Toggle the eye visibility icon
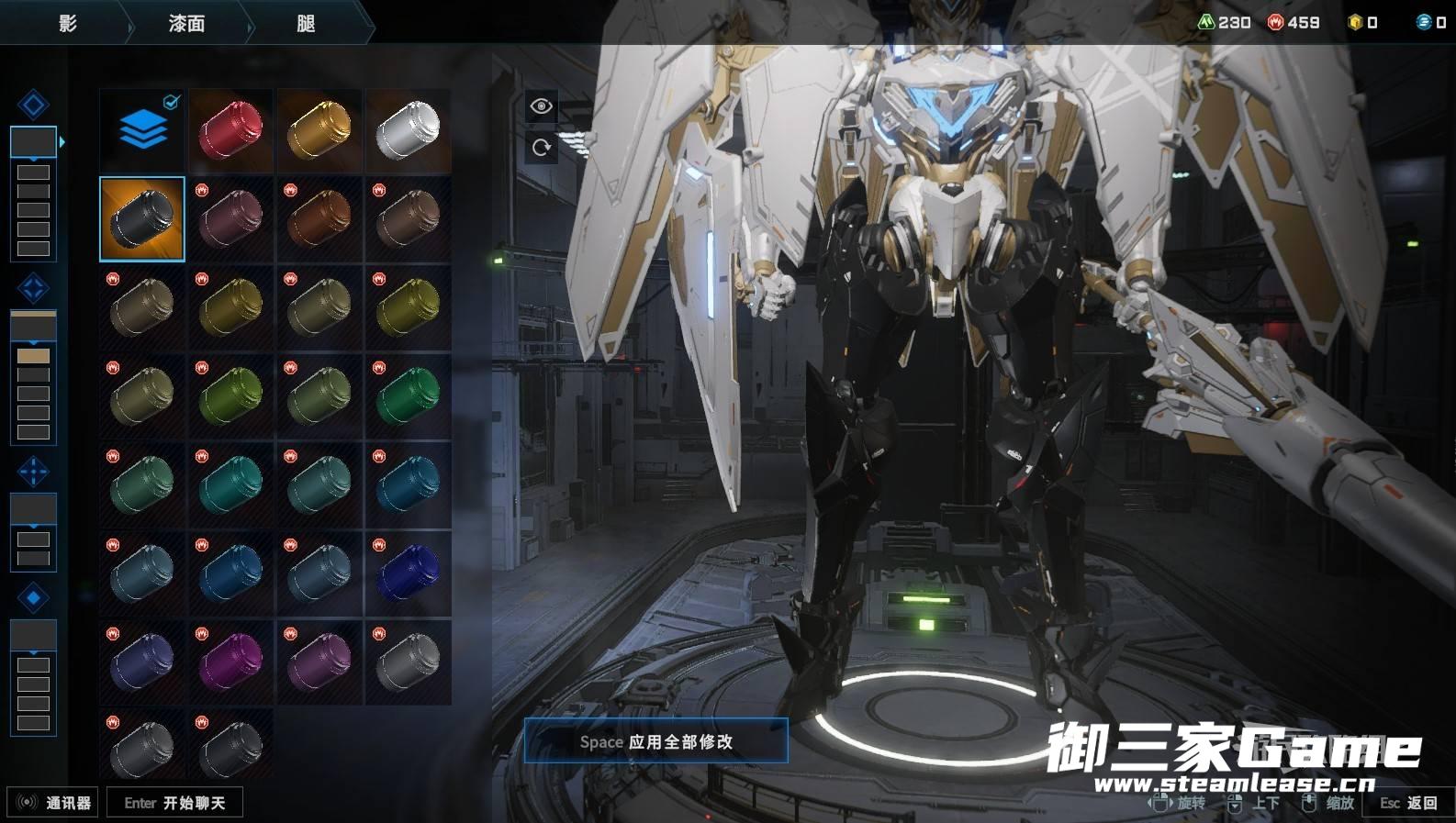The height and width of the screenshot is (823, 1456). click(x=541, y=106)
